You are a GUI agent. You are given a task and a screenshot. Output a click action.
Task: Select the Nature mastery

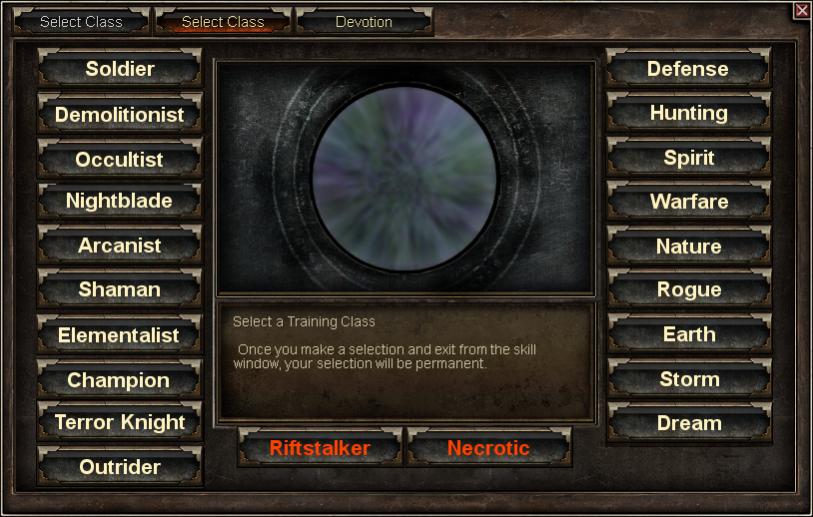point(688,246)
